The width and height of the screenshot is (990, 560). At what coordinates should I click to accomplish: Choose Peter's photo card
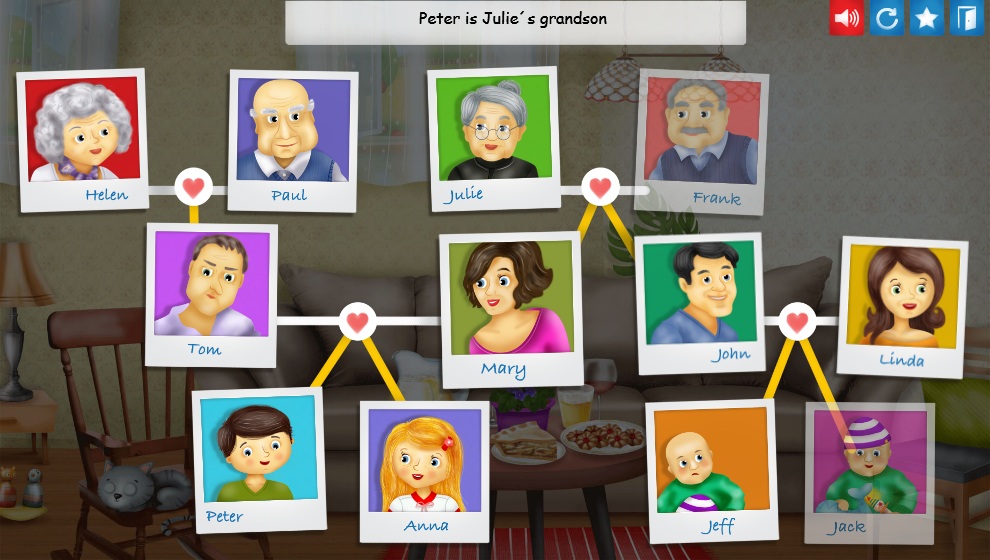[x=257, y=456]
